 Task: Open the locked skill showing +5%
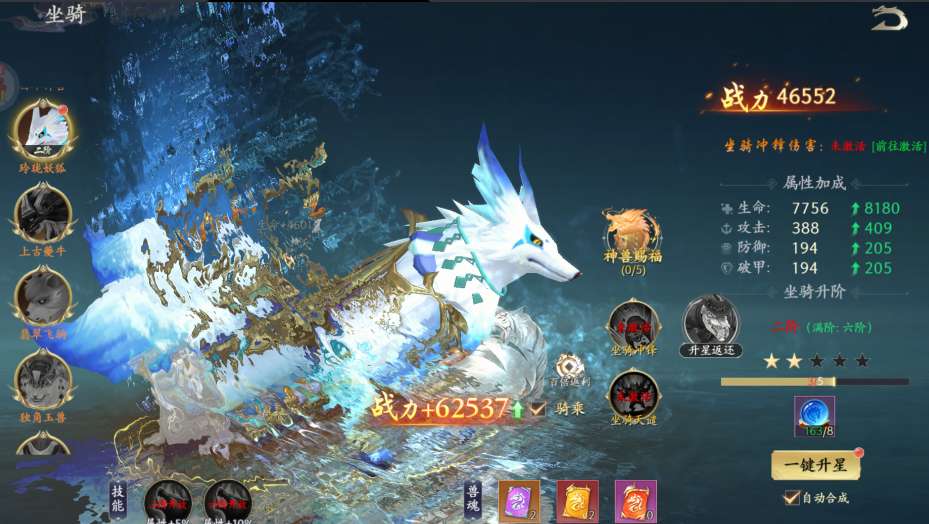coord(167,501)
